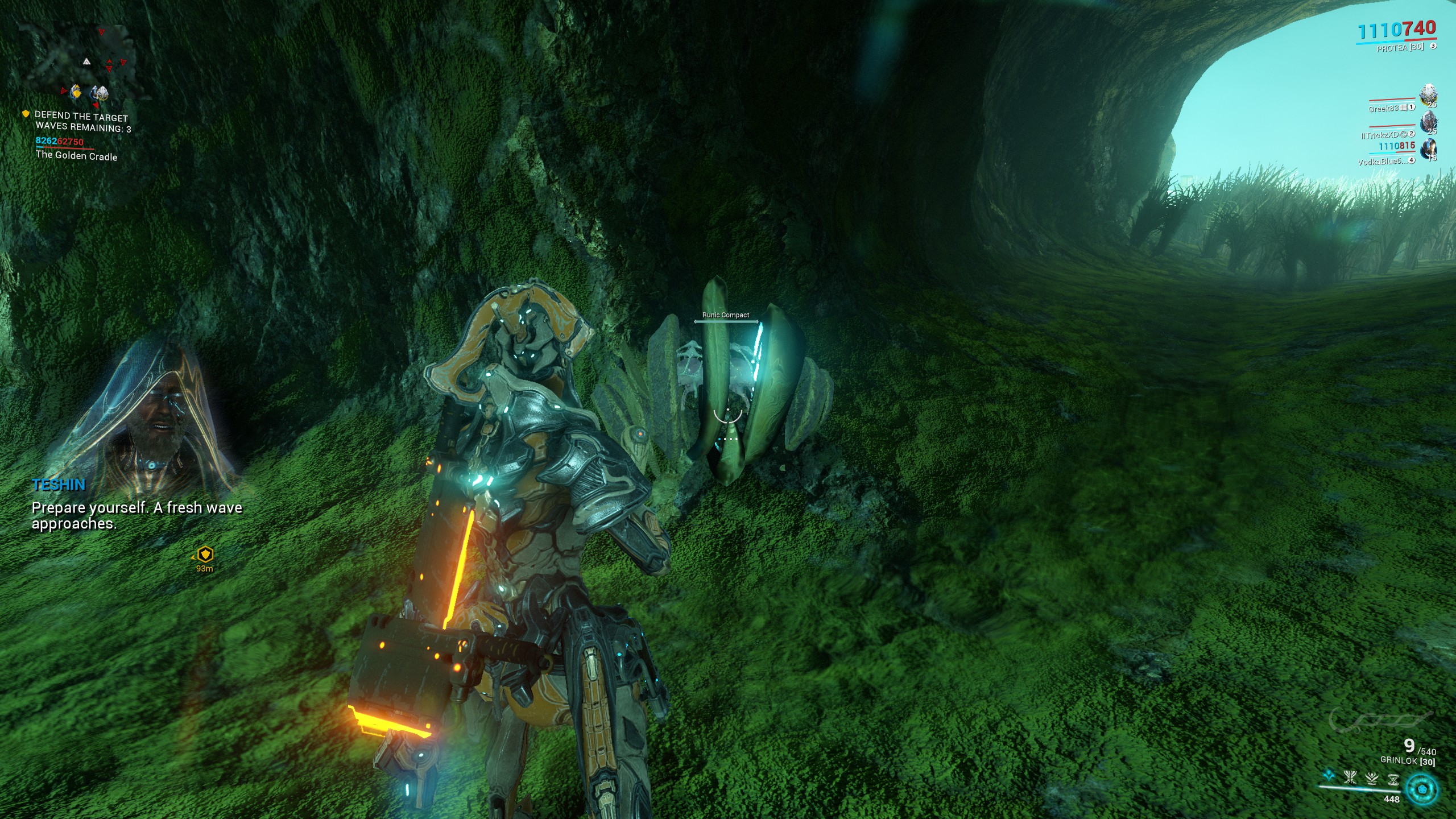Select squad member VodkaBlue6's portrait
Viewport: 1456px width, 819px height.
click(1428, 150)
